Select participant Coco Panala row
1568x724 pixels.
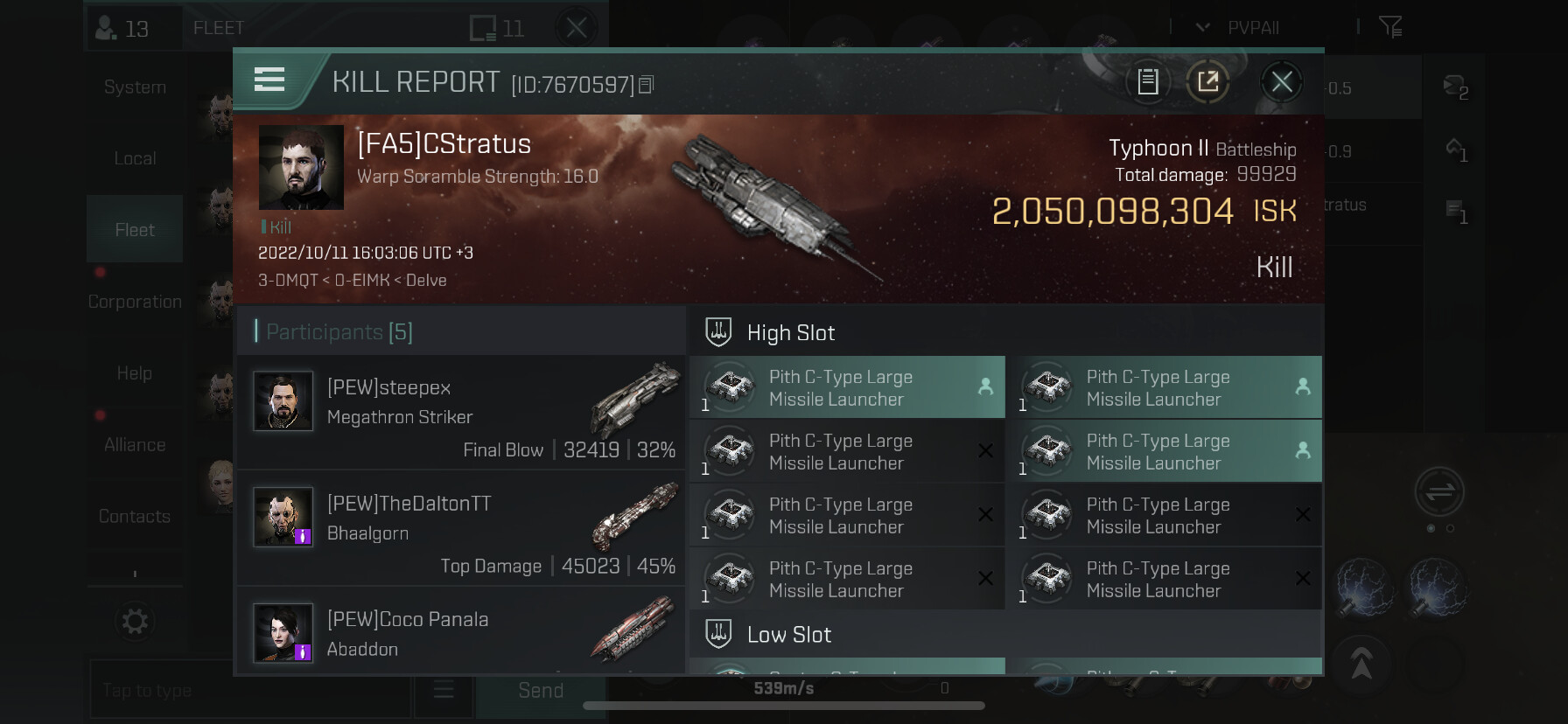coord(461,631)
